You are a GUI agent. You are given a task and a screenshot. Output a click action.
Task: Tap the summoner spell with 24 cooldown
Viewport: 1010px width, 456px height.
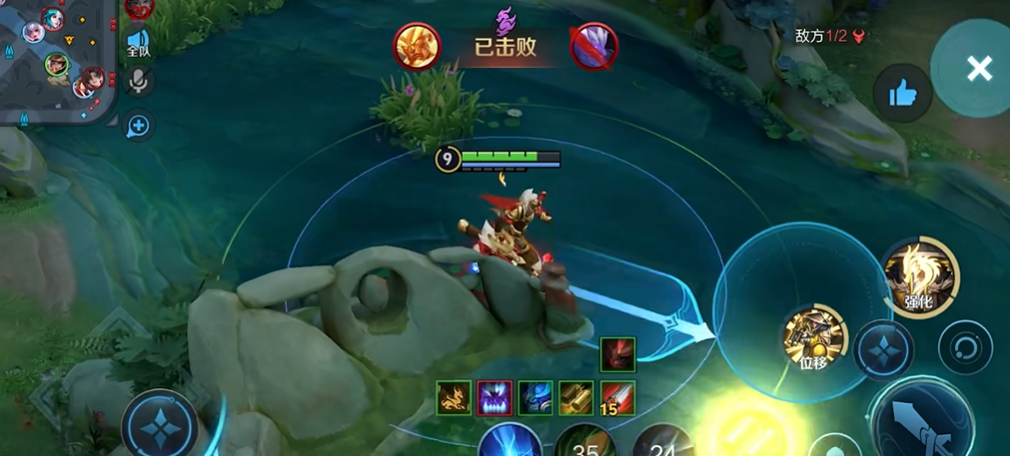(x=661, y=442)
